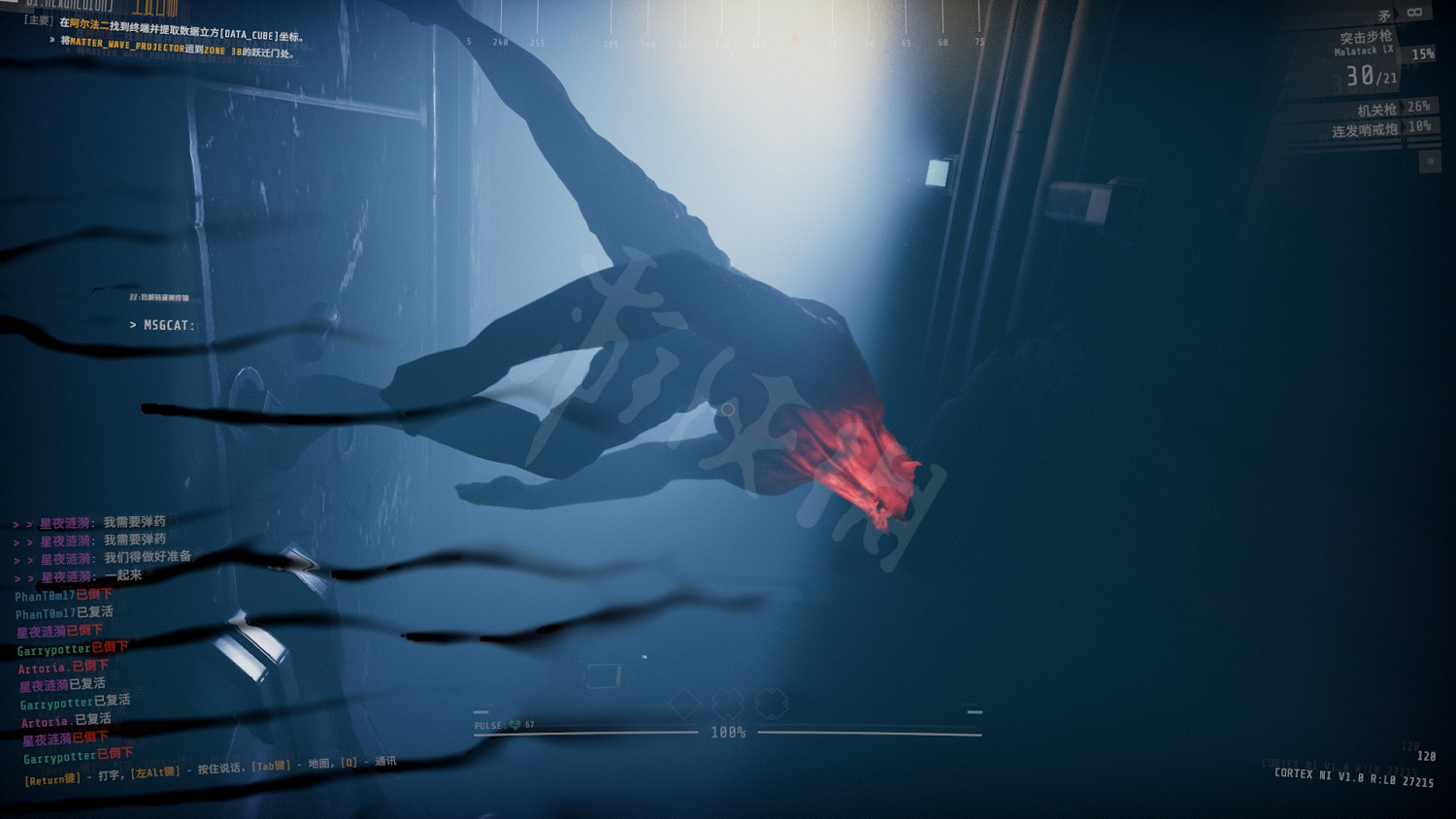Select the 突击步枪 assault rifle slot
The image size is (1456, 819).
(x=1366, y=37)
